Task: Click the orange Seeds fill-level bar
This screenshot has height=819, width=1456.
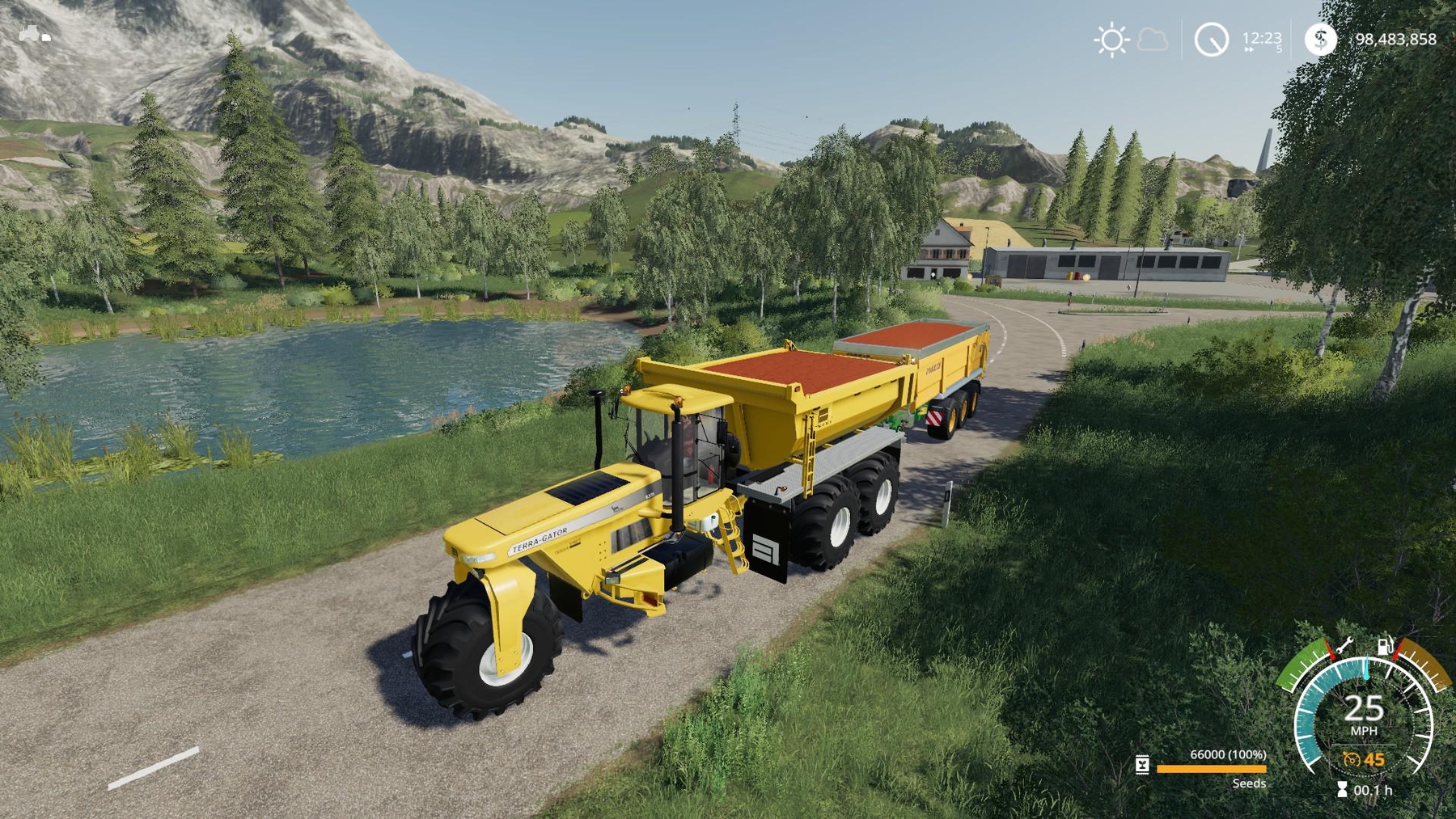Action: pyautogui.click(x=1211, y=770)
